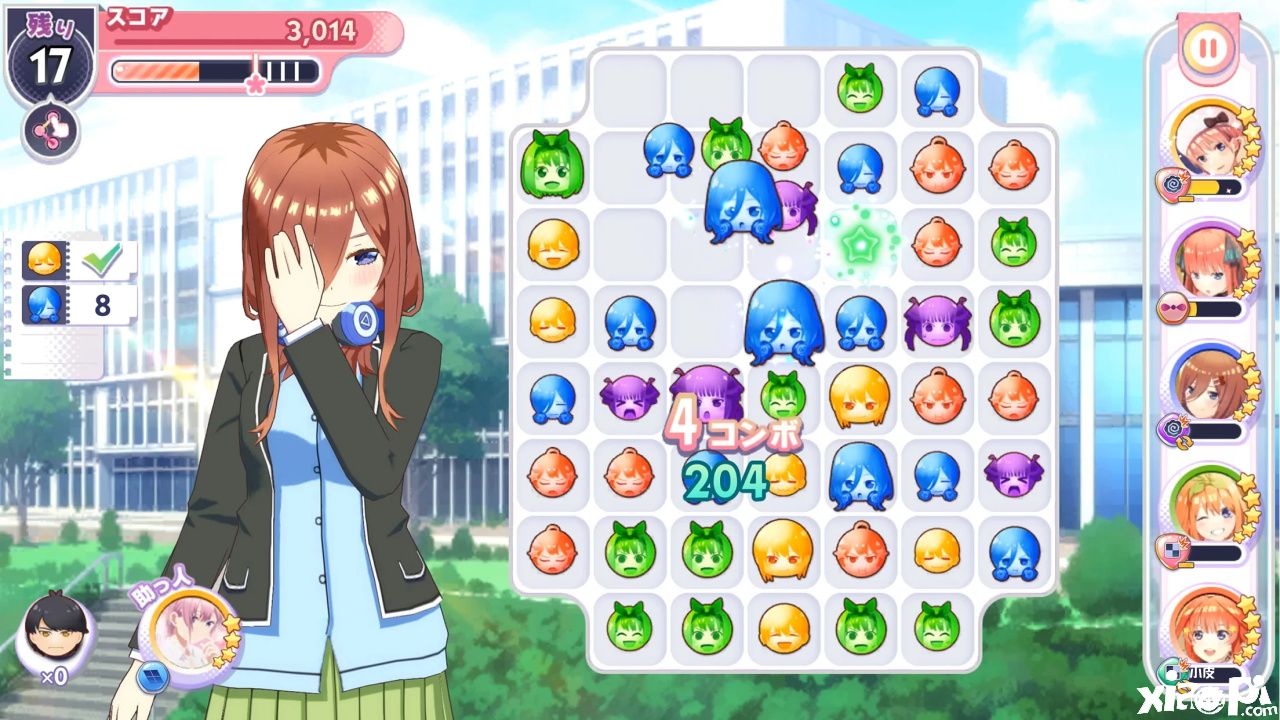
Task: Pause the game with the pause button
Action: point(1208,47)
